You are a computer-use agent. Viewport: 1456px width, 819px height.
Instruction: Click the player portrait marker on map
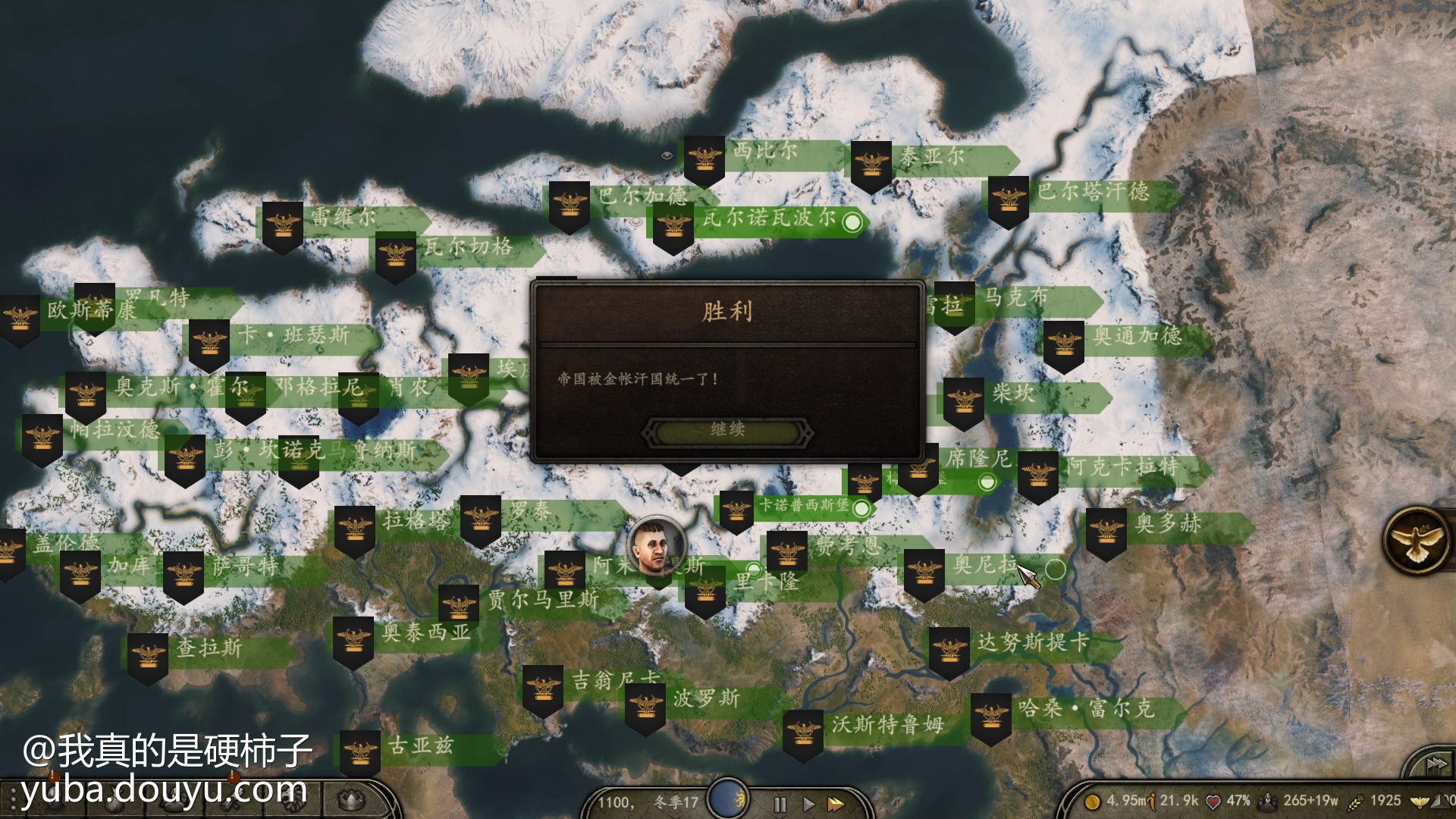coord(657,546)
